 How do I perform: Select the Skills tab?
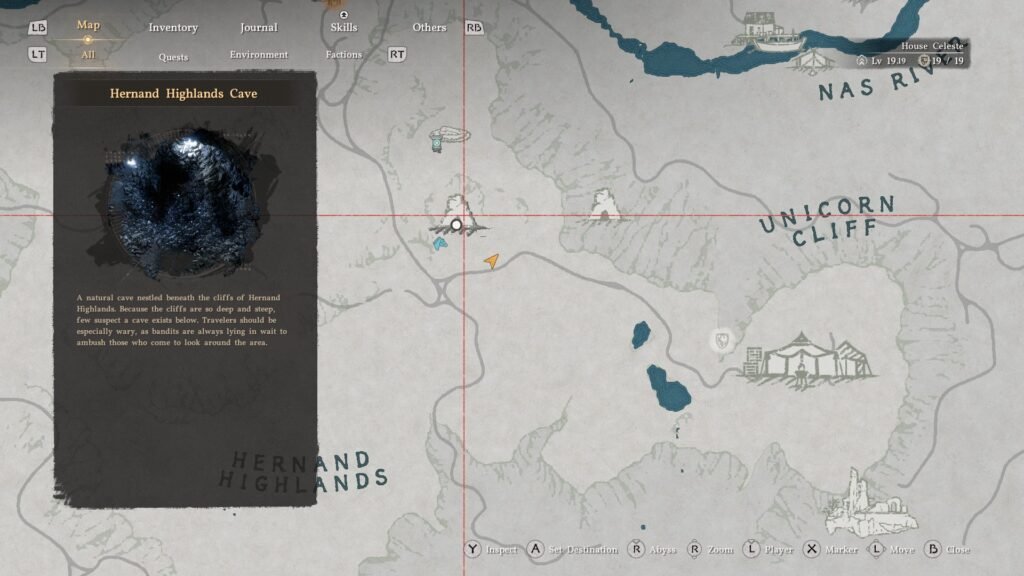point(343,27)
